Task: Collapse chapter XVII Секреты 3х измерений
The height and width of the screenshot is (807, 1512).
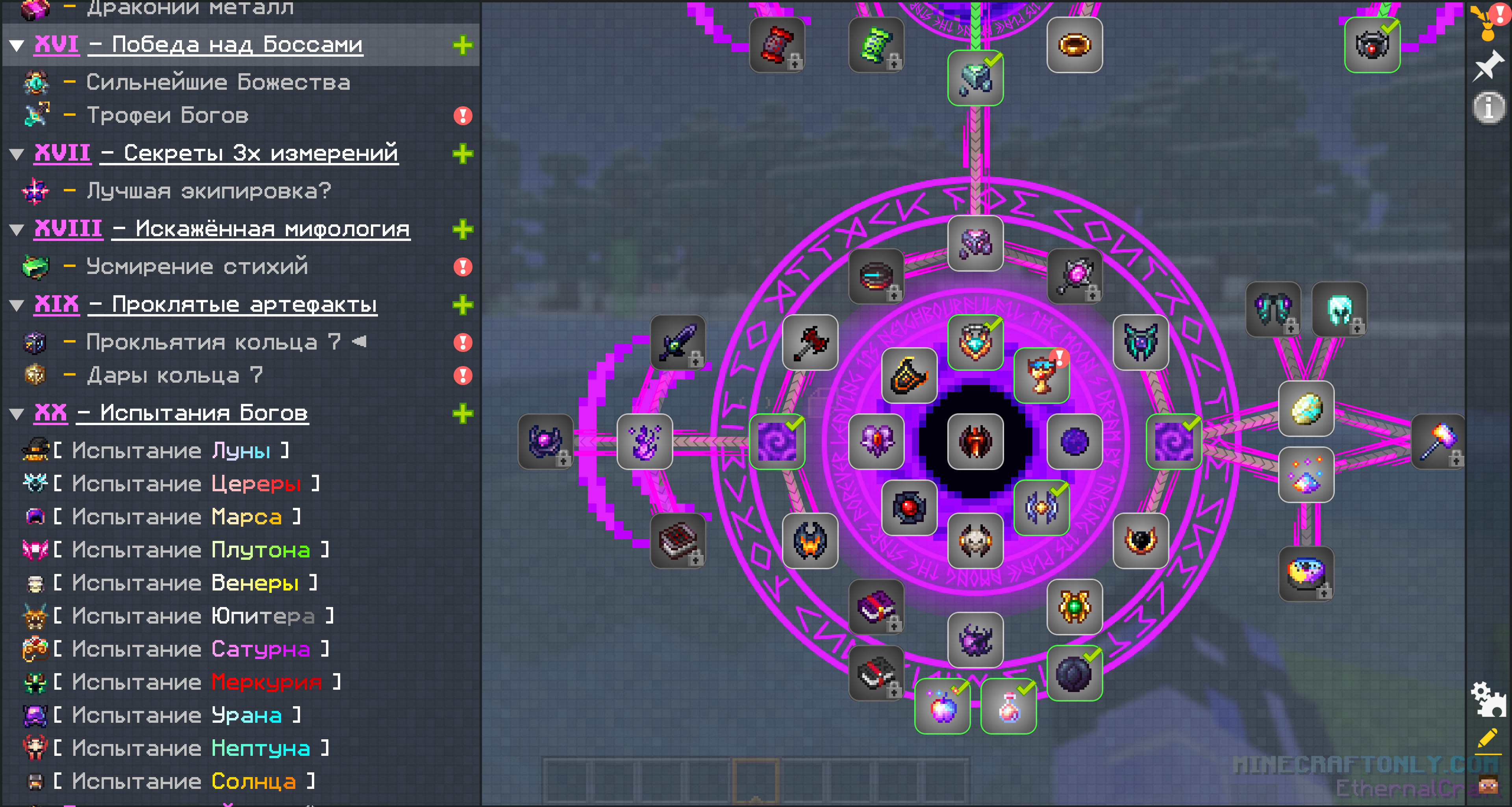Action: pos(17,154)
